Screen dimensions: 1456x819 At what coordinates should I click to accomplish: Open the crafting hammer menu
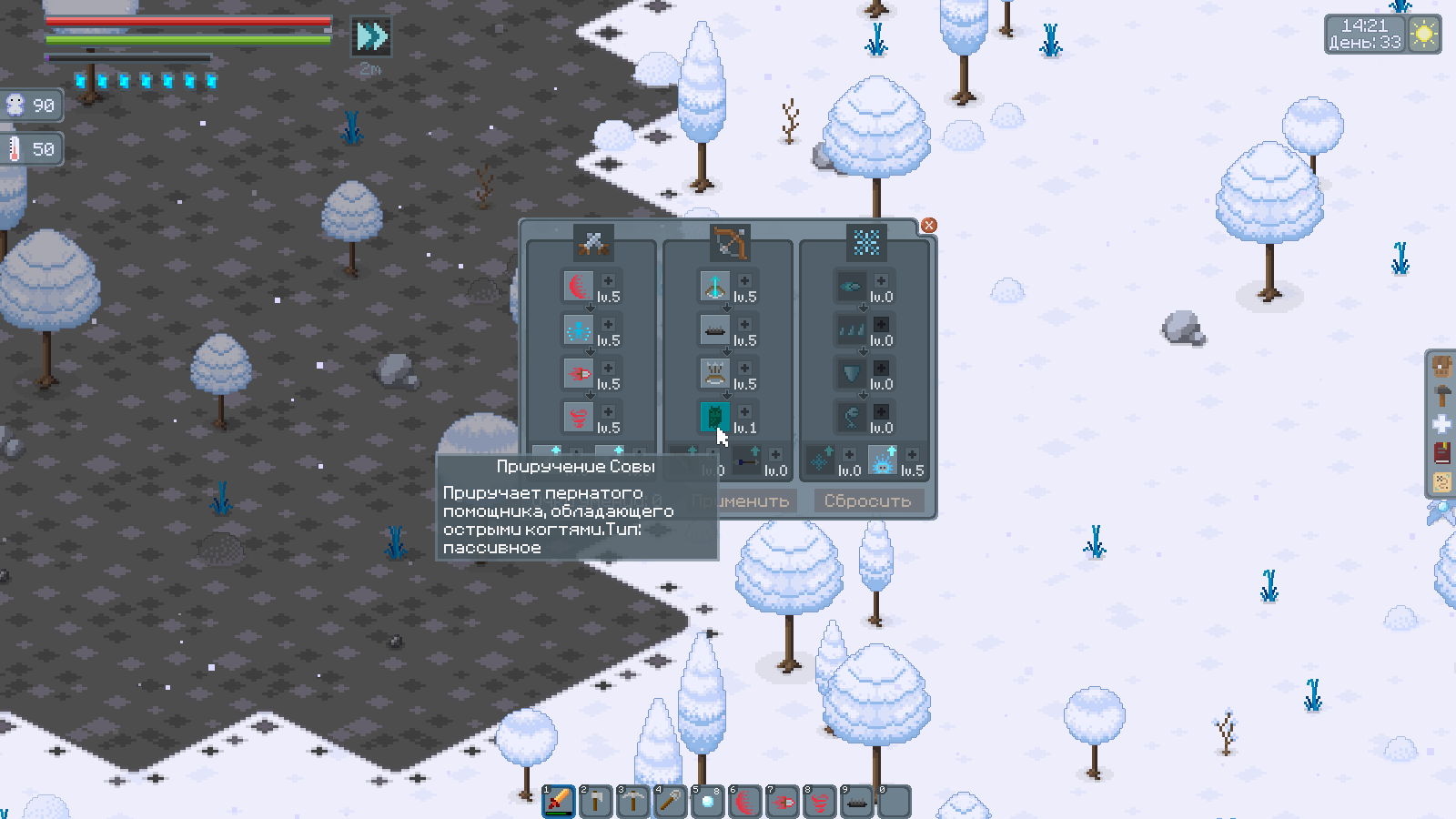(1442, 395)
